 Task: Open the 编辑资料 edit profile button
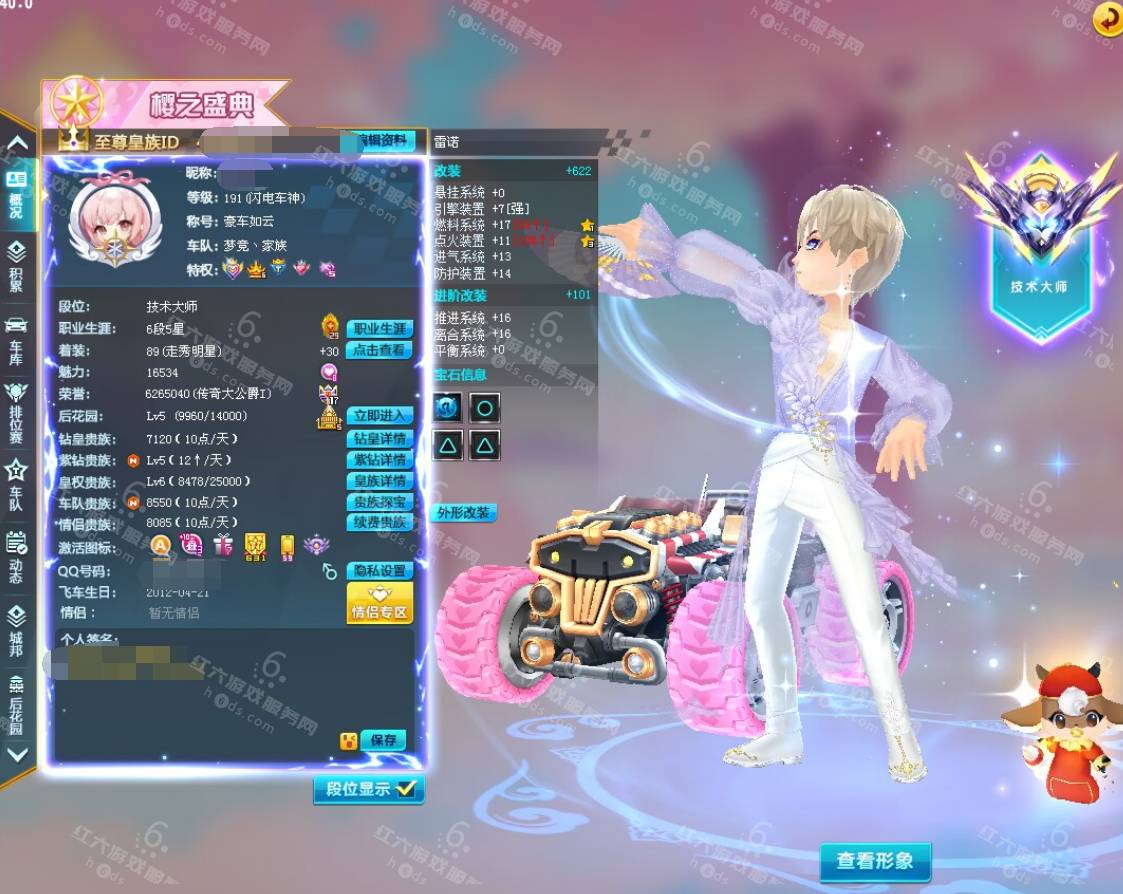(x=381, y=141)
